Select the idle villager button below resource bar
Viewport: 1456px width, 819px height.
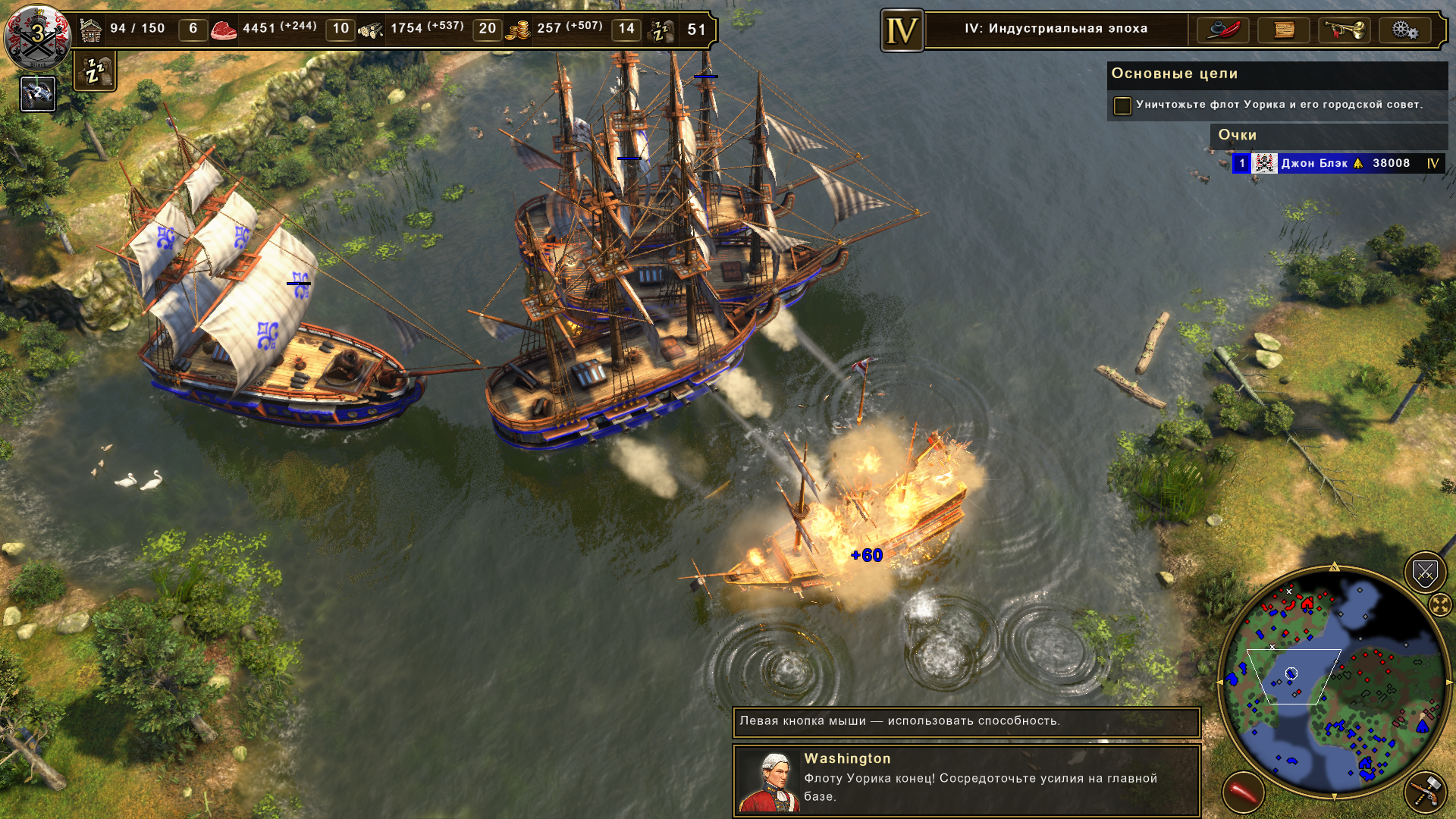(95, 71)
